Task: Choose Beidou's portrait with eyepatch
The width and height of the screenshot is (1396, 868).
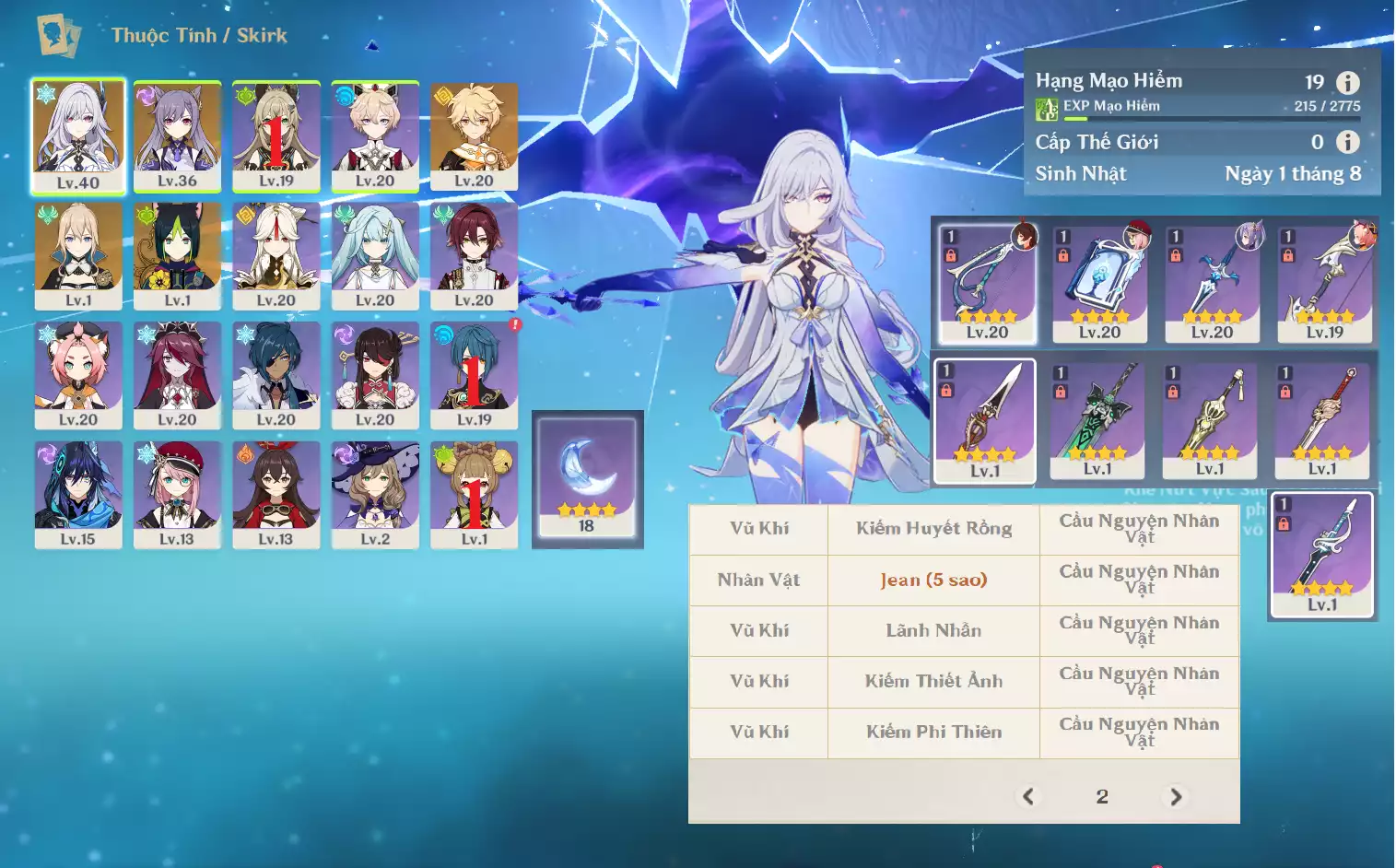Action: [x=375, y=374]
